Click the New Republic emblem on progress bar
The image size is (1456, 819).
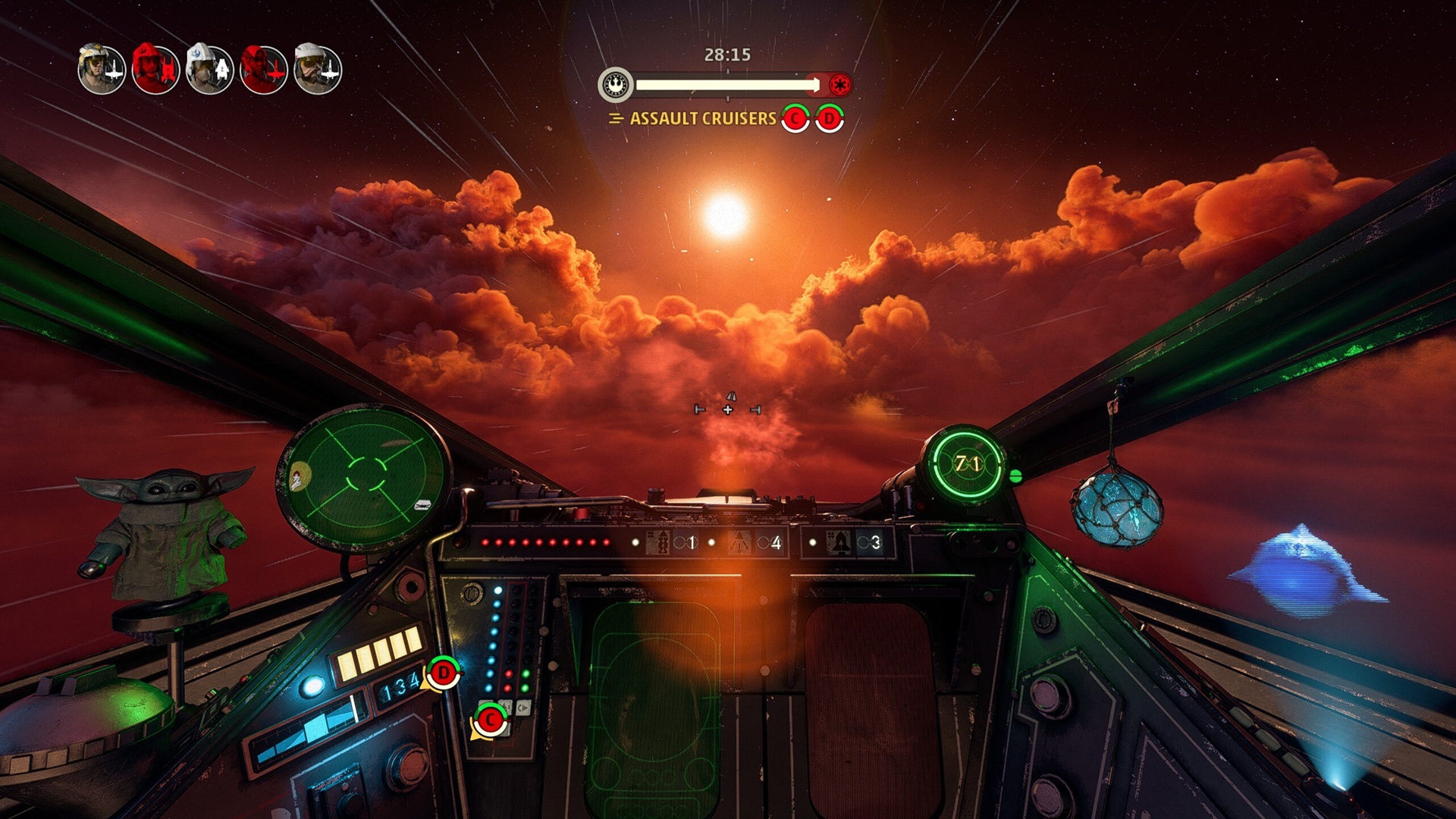tap(616, 84)
